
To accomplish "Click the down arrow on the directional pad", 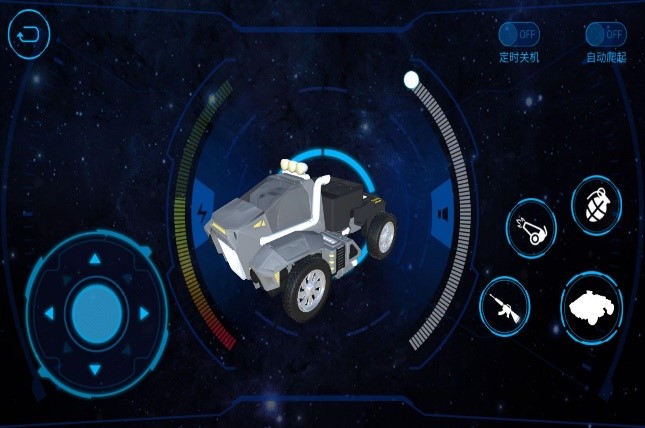I will tap(95, 368).
